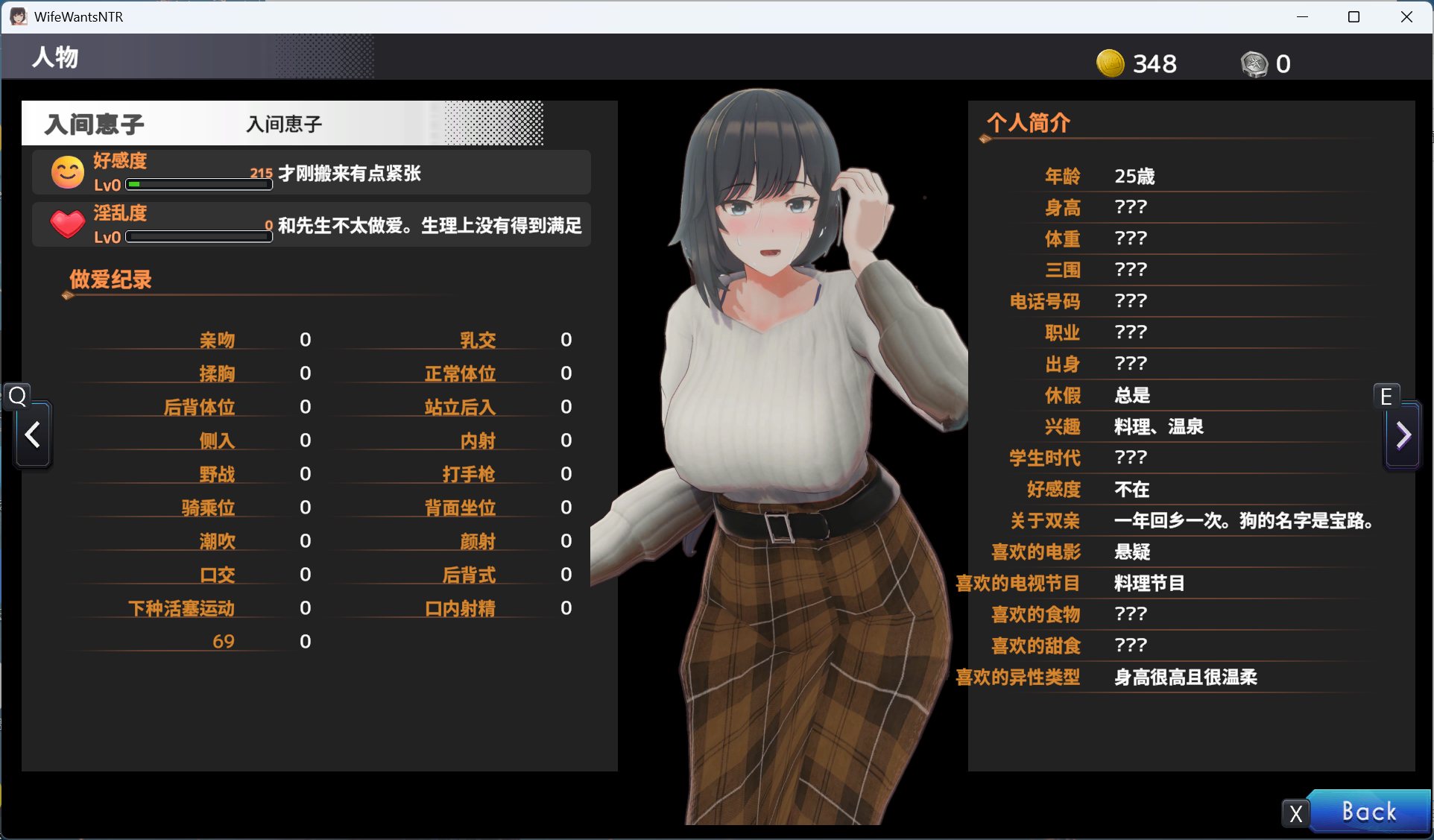1434x840 pixels.
Task: Click the empty 淫乱度 progress bar
Action: coord(198,236)
